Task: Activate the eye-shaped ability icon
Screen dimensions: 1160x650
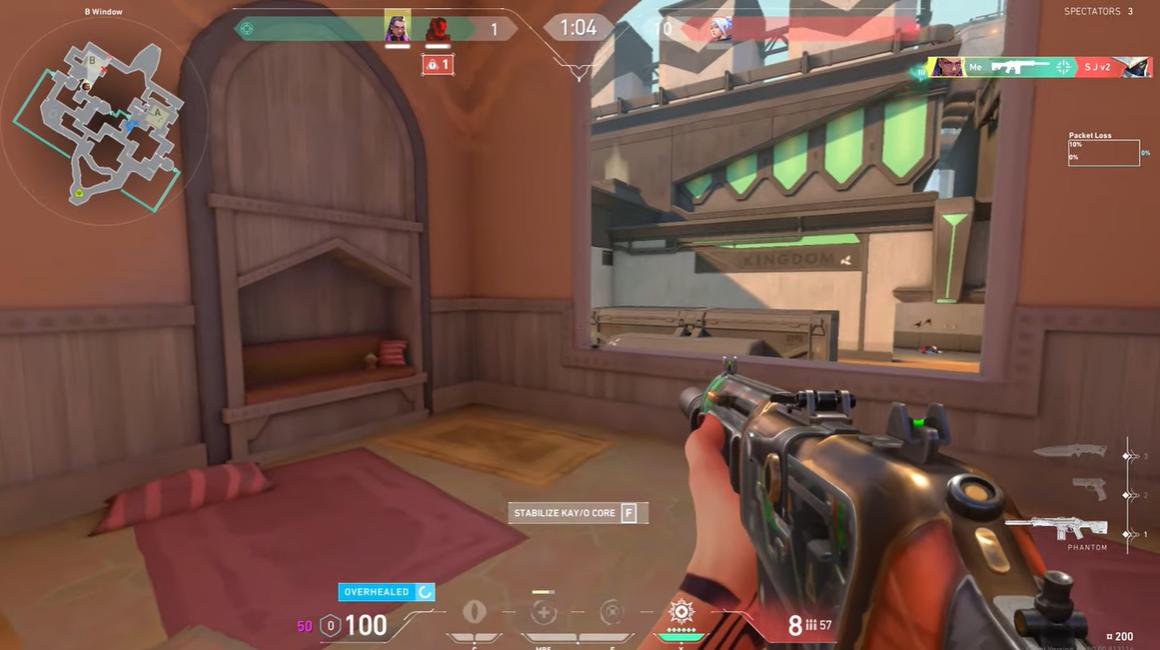Action: [x=474, y=612]
